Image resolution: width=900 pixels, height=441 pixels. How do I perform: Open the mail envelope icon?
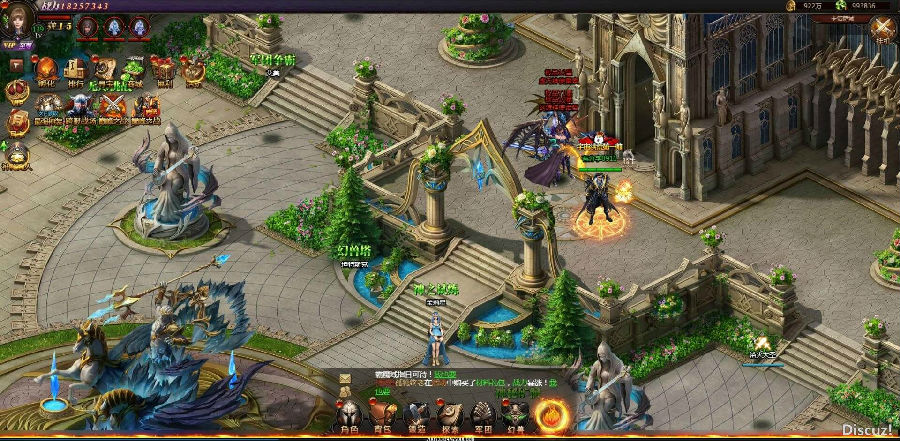(345, 380)
